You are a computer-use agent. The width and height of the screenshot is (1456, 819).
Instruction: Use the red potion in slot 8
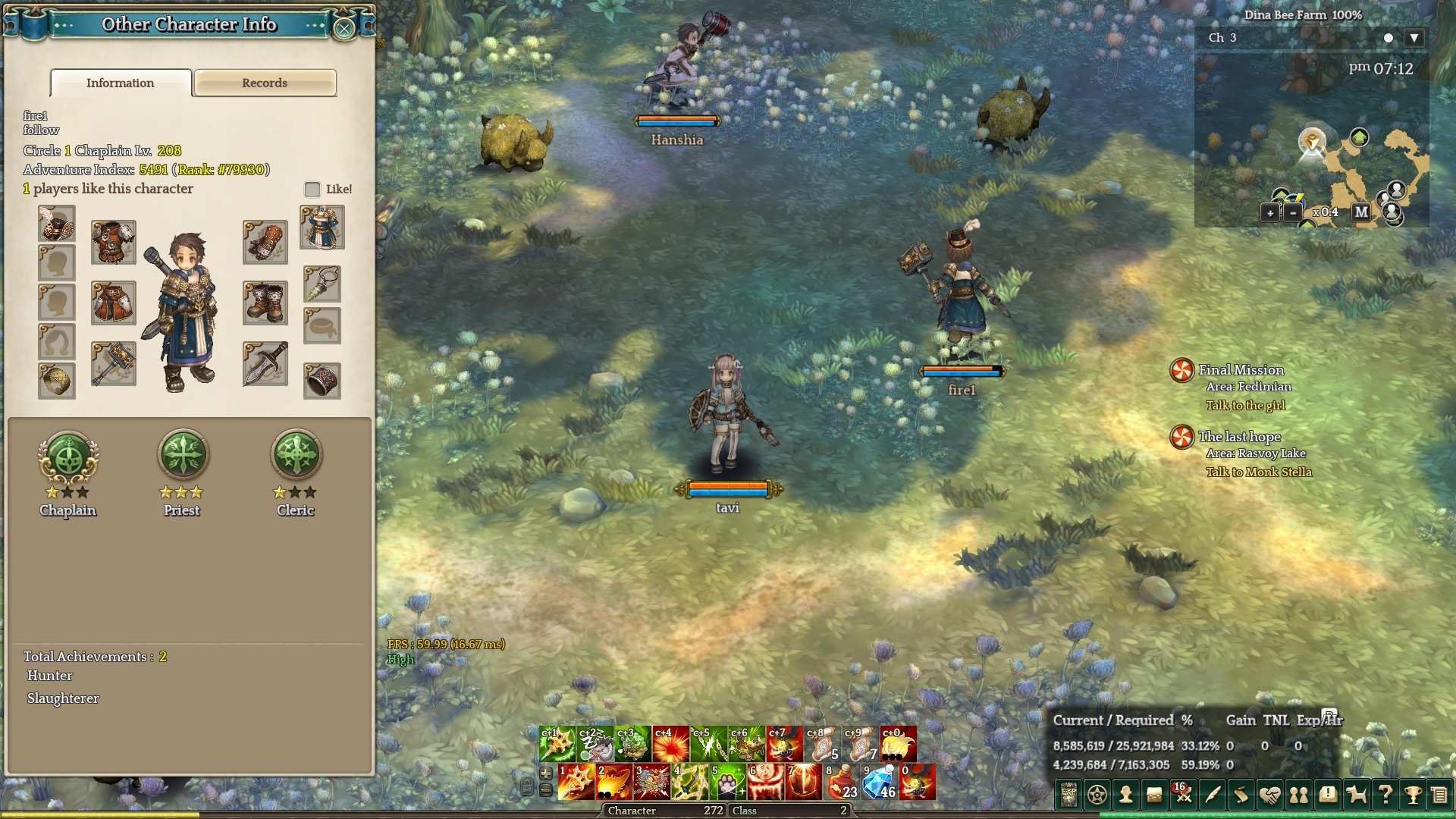click(x=842, y=783)
